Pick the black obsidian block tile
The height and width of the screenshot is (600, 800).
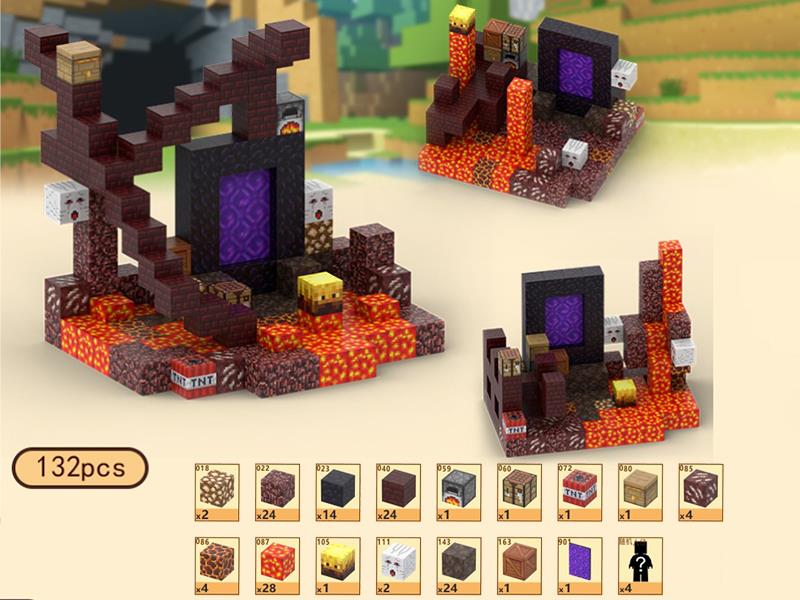pyautogui.click(x=336, y=491)
